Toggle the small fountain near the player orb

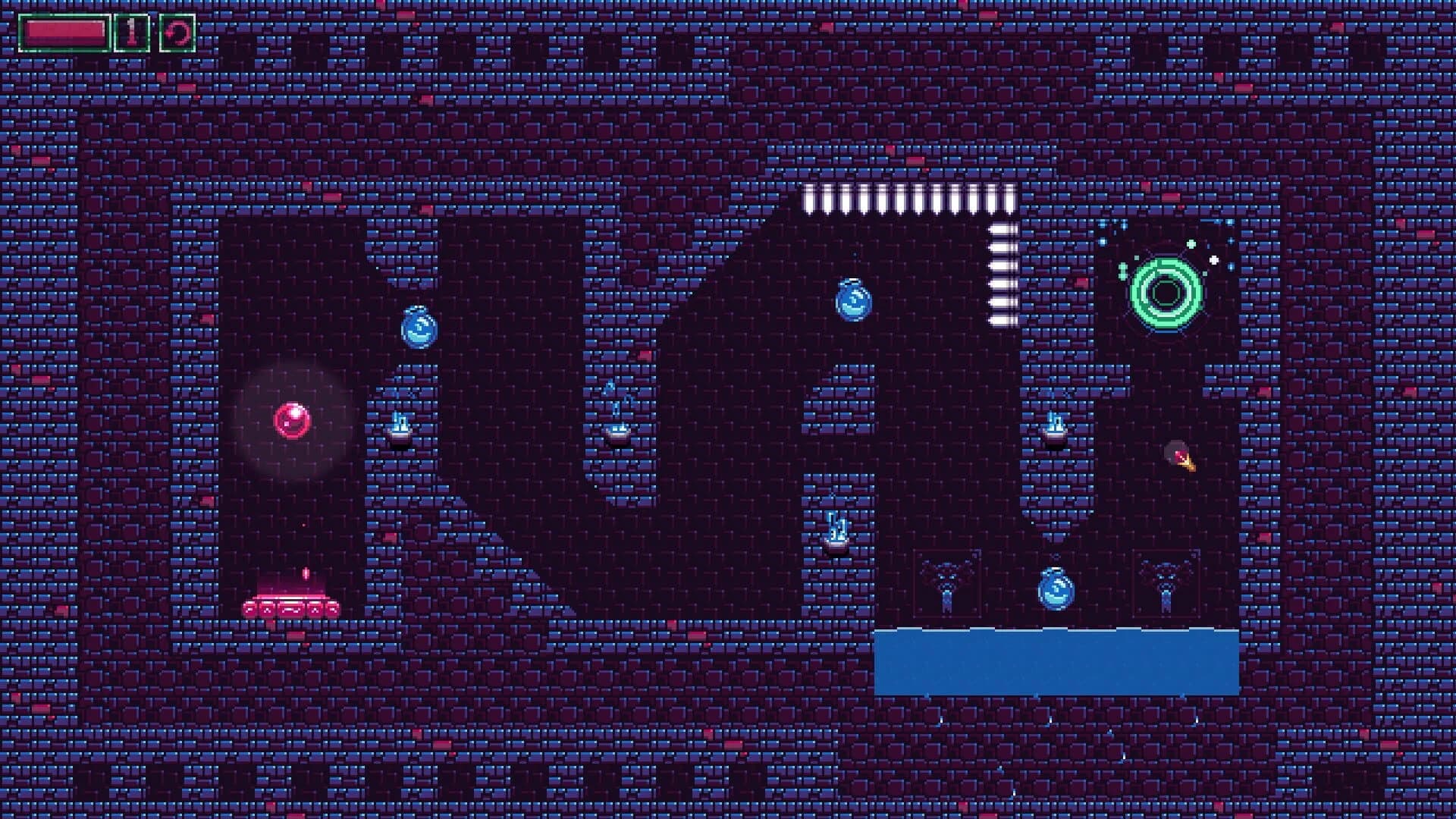[400, 428]
